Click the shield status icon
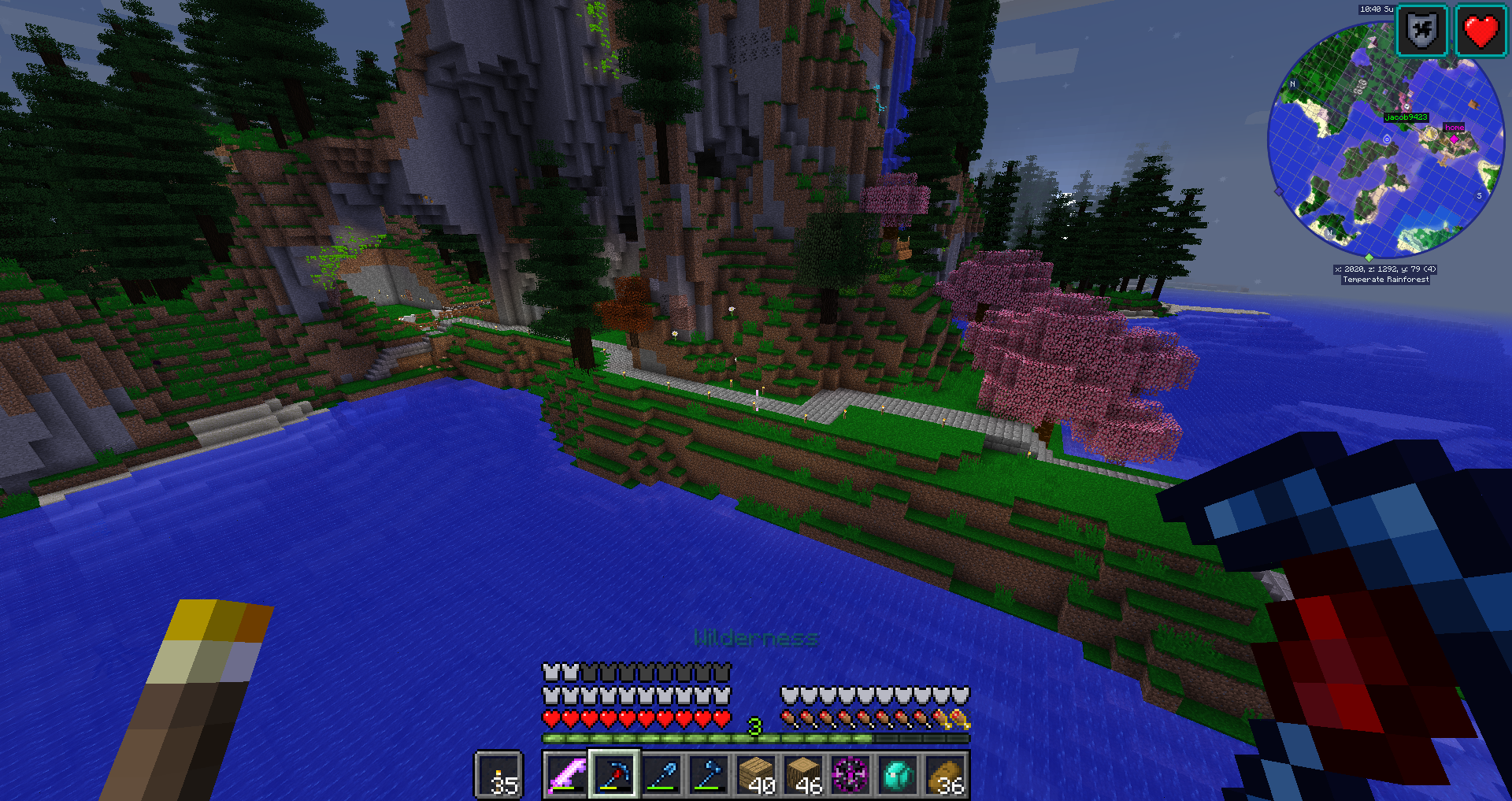 [1421, 32]
